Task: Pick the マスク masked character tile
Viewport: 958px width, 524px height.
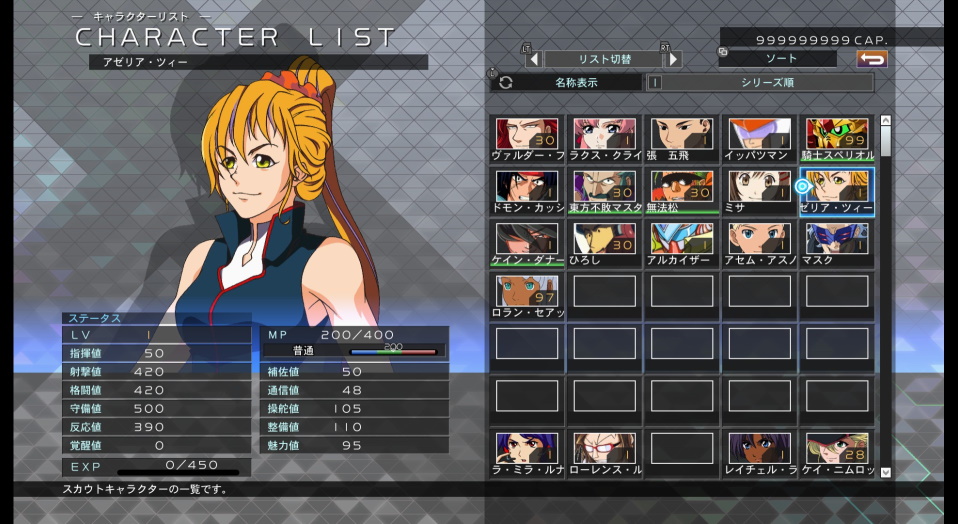Action: [837, 242]
